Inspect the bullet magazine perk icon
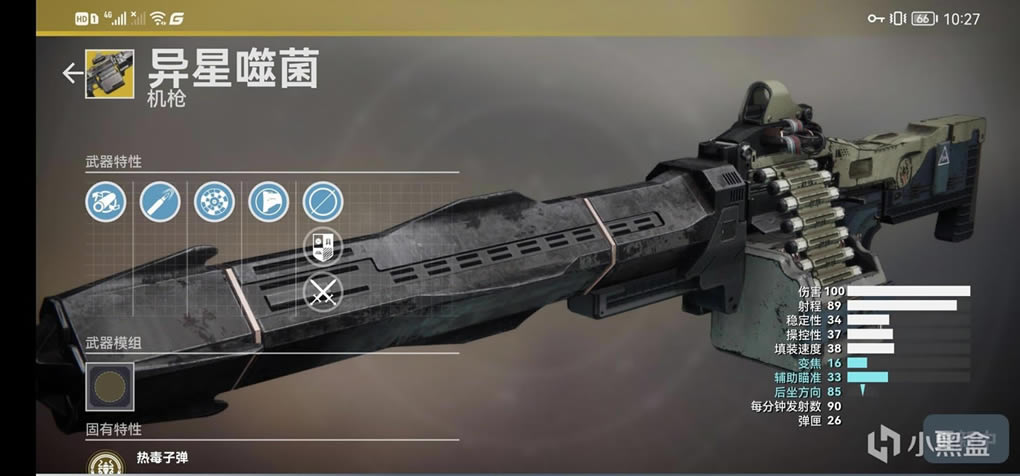Viewport: 1020px width, 476px height. pyautogui.click(x=159, y=203)
